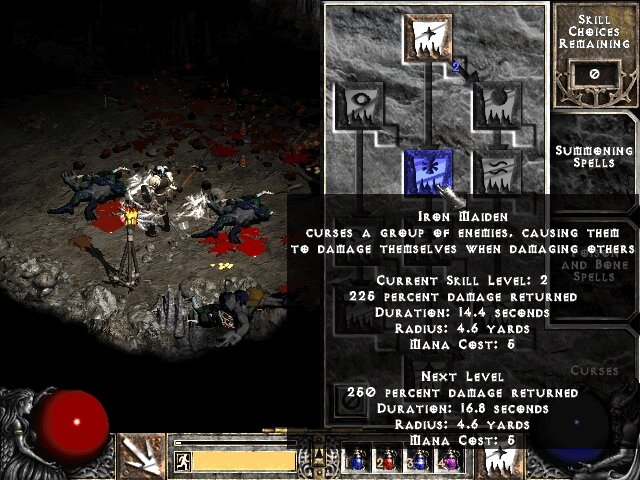Select the highlighted Iron Maiden skill
The height and width of the screenshot is (480, 640).
point(428,172)
